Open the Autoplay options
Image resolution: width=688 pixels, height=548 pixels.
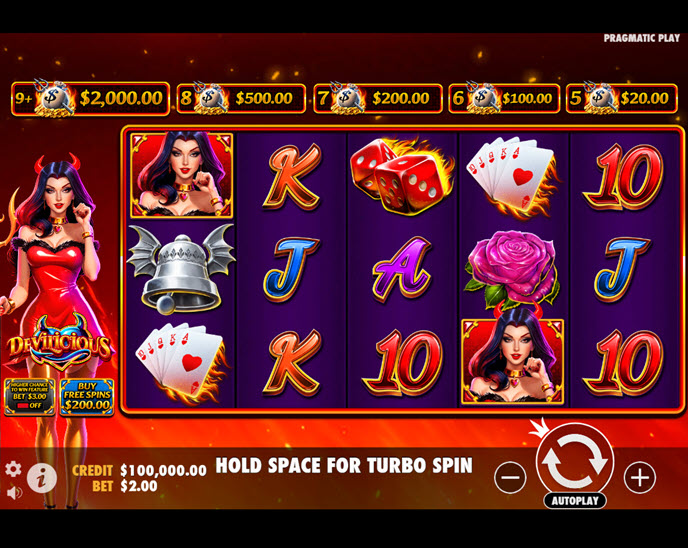575,500
